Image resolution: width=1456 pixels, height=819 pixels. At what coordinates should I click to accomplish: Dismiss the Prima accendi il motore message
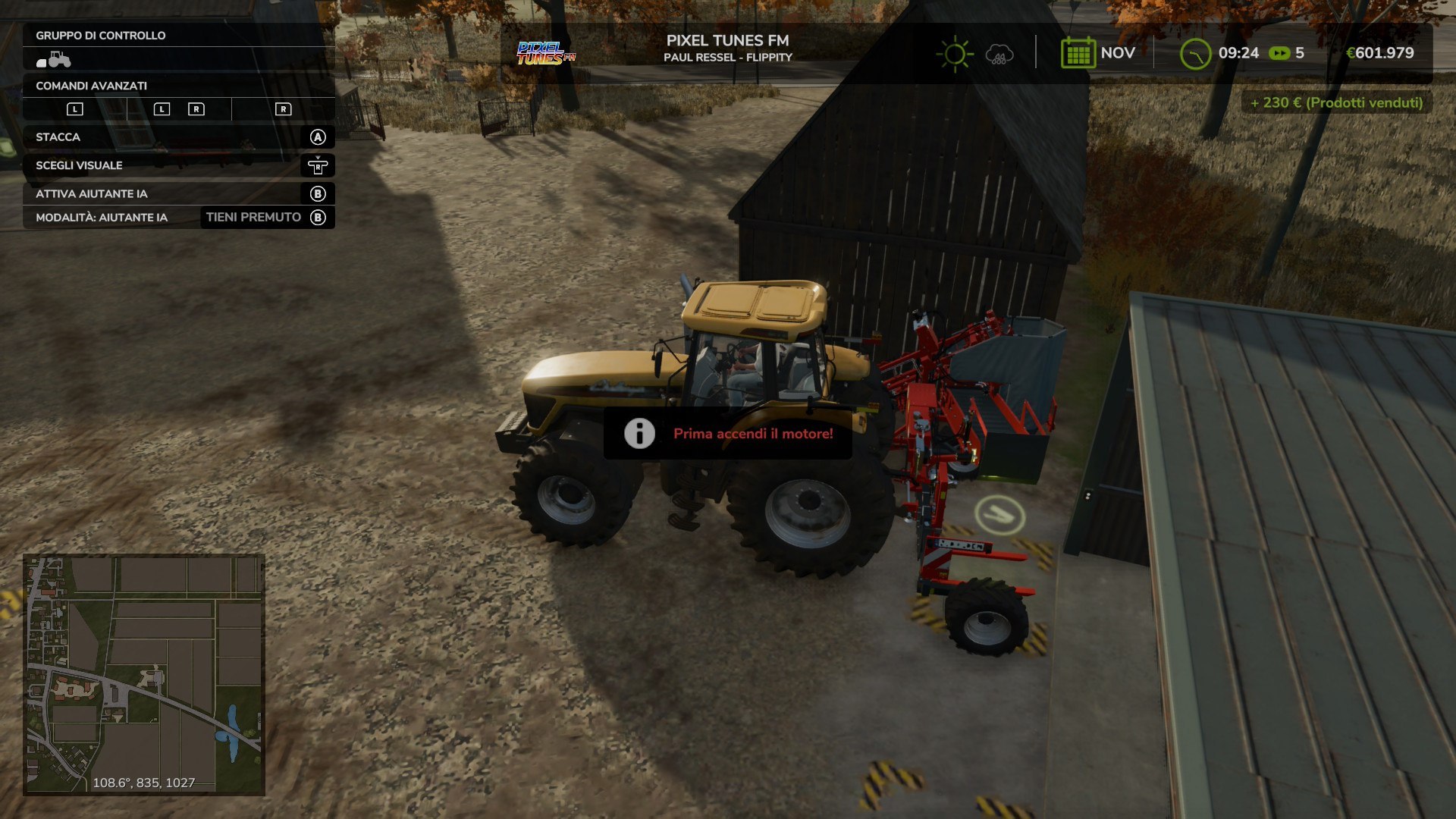tap(727, 434)
